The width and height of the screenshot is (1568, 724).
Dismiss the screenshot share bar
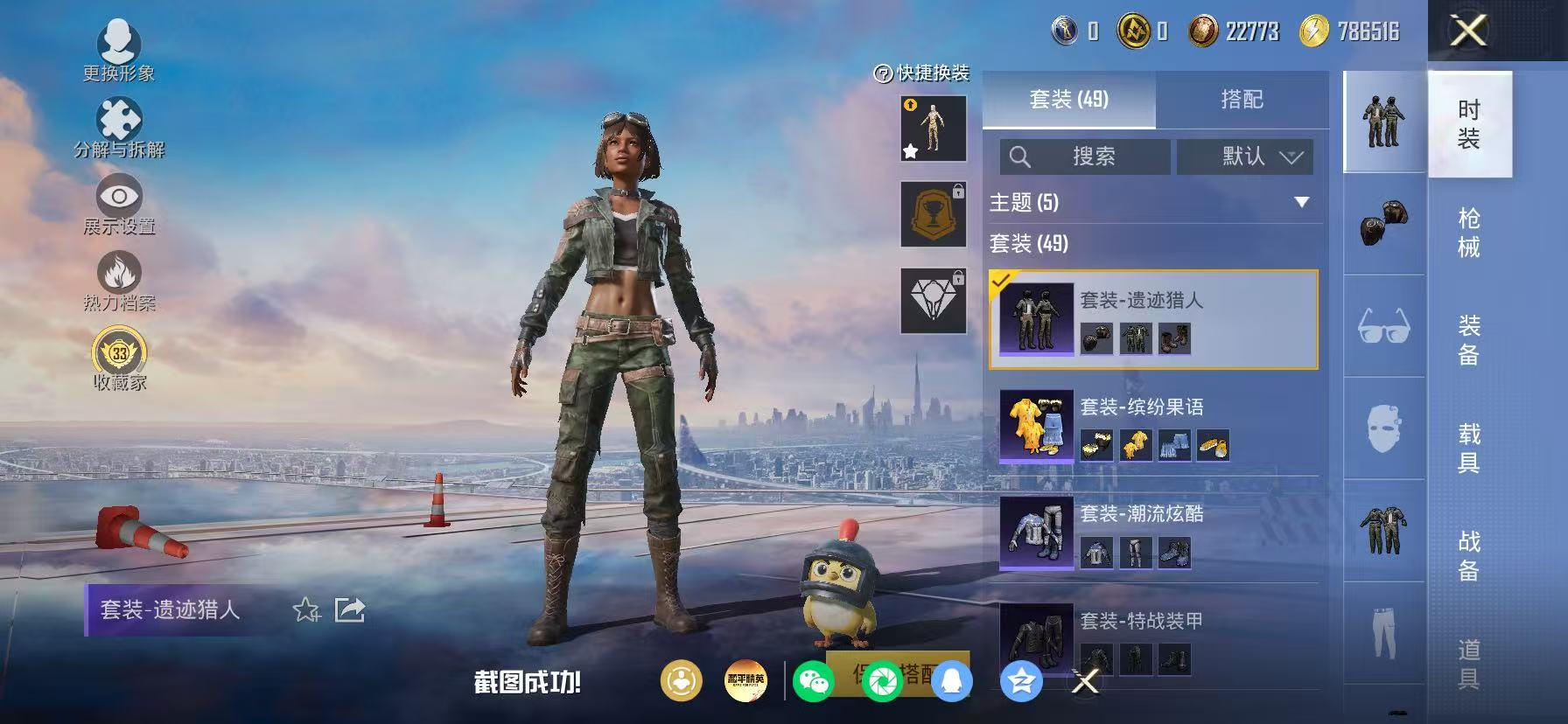coord(1085,681)
